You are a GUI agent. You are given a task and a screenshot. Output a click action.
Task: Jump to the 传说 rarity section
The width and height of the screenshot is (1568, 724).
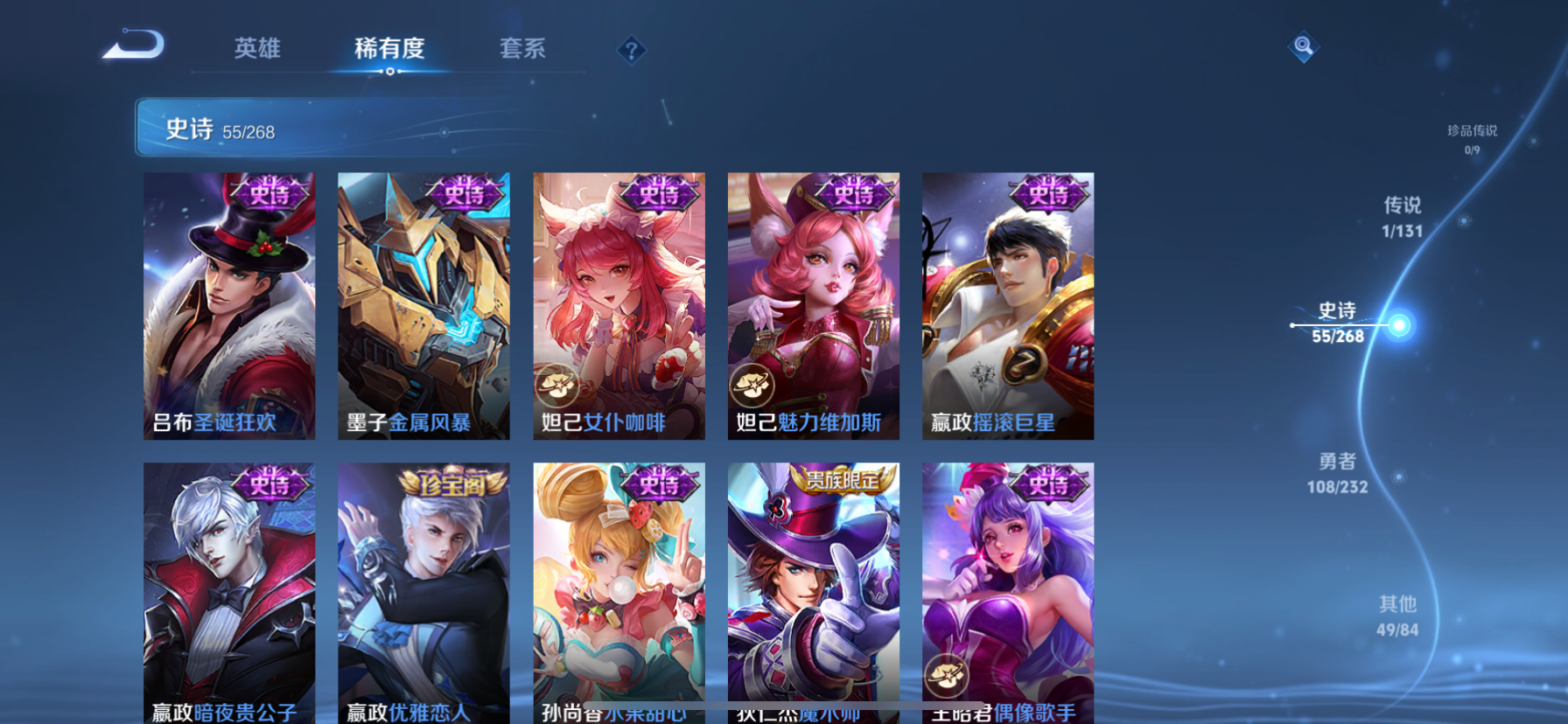(1403, 216)
